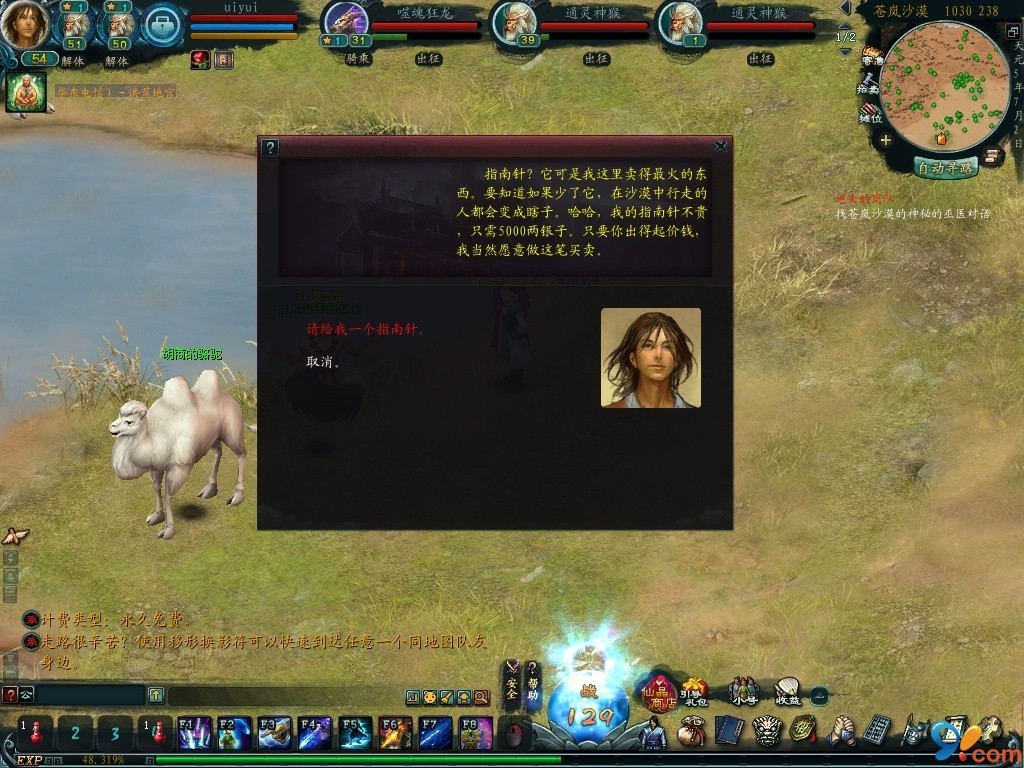
Task: Open the 摊位 stall icon
Action: pyautogui.click(x=869, y=112)
